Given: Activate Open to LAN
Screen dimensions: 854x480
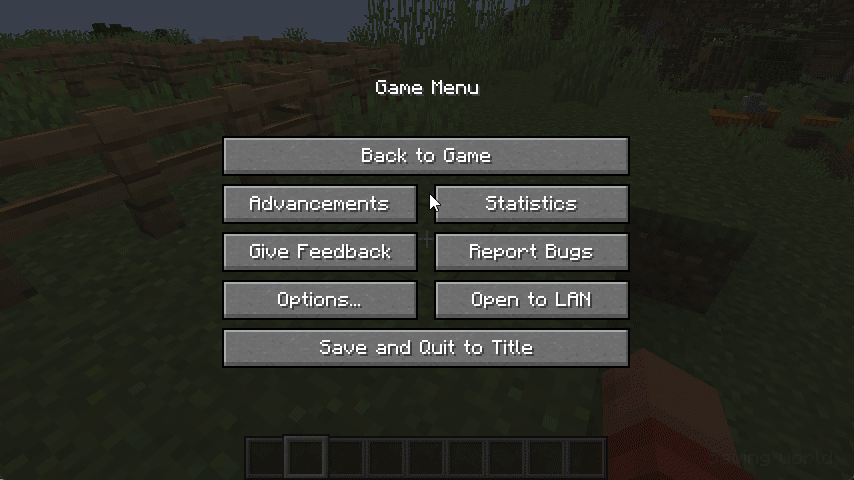Looking at the screenshot, I should [532, 300].
